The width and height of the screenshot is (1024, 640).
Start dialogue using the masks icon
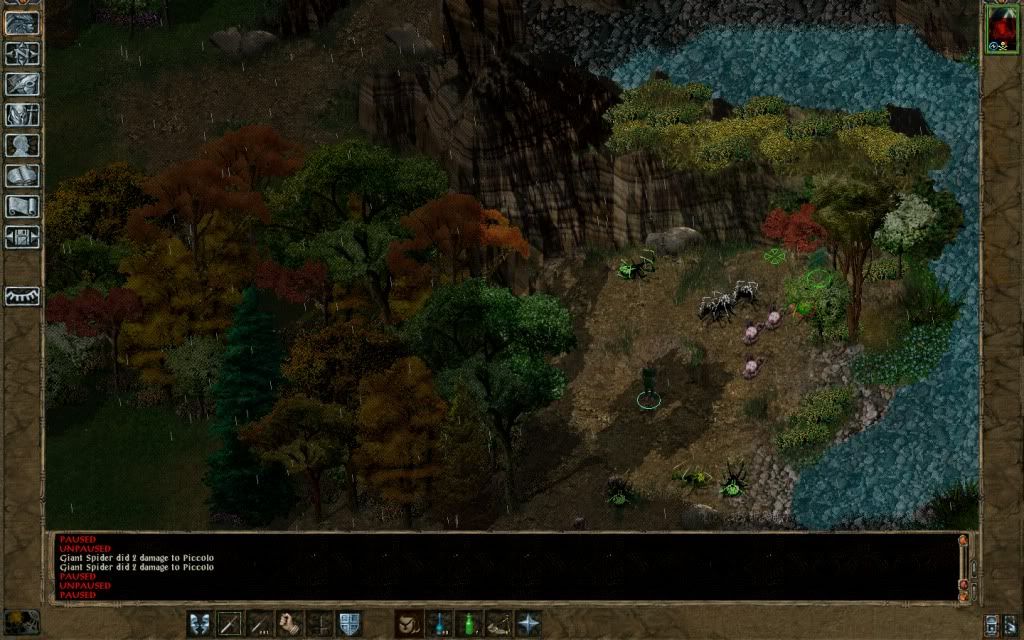(200, 623)
